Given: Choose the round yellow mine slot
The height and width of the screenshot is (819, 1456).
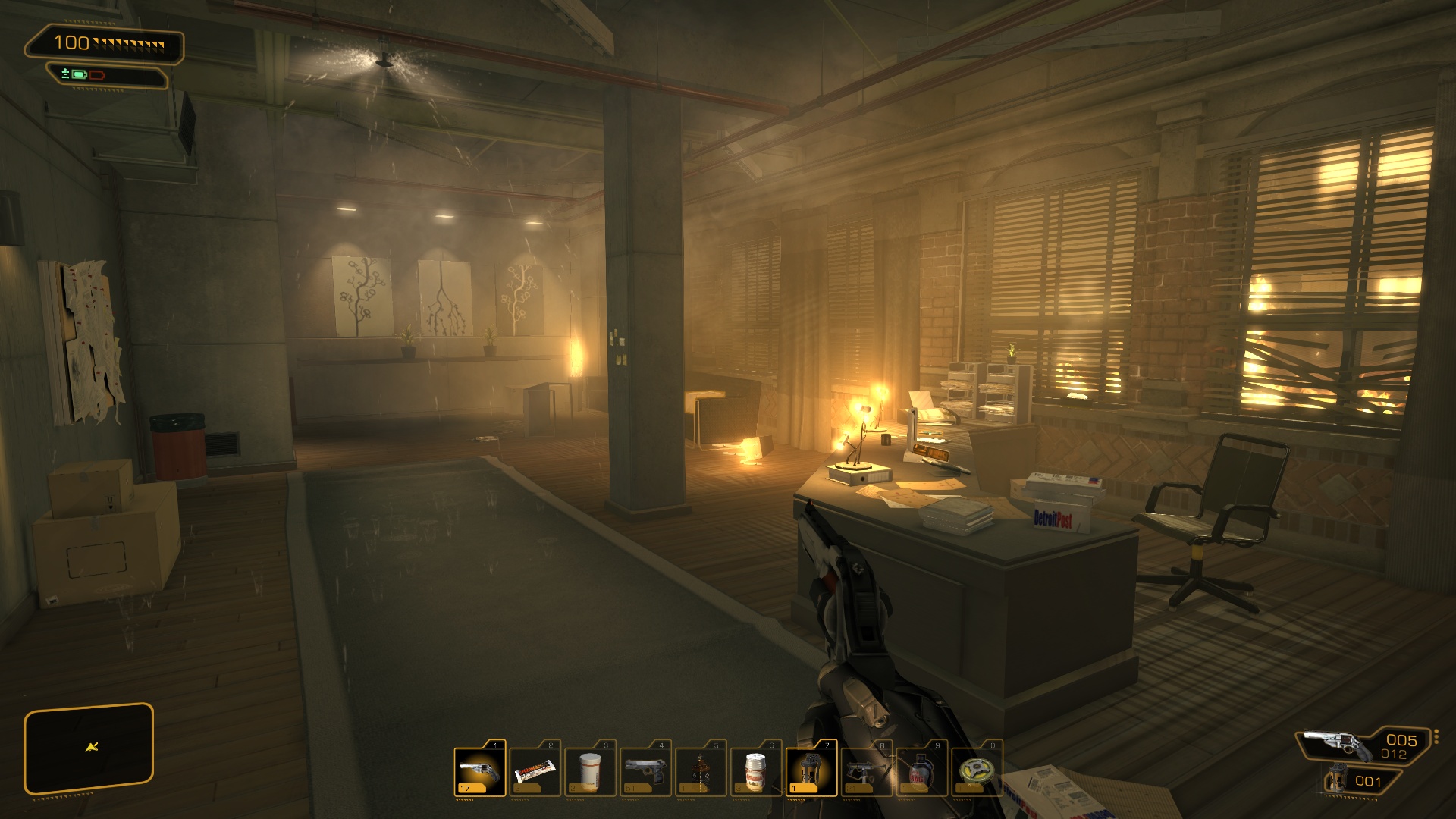Looking at the screenshot, I should point(977,771).
